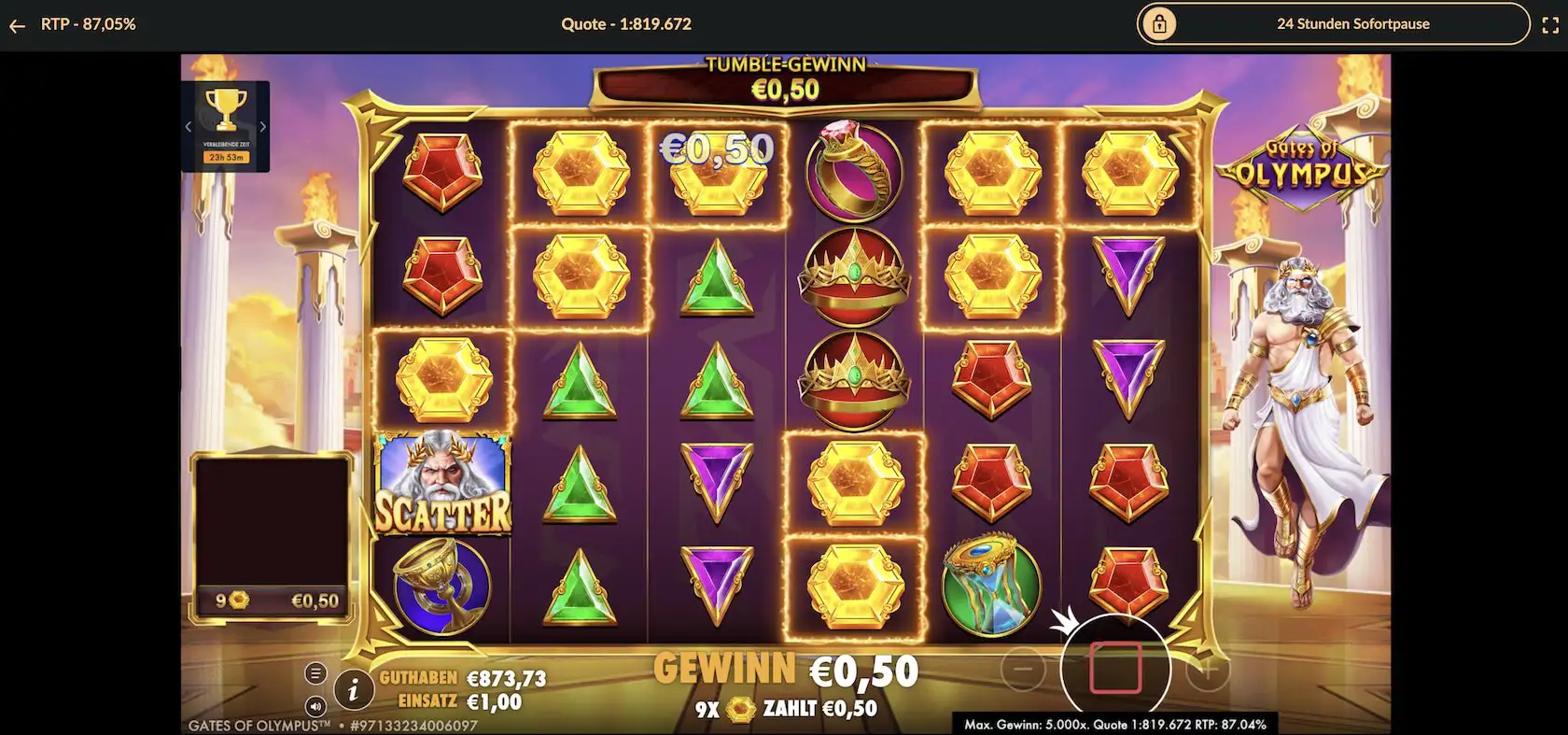Open the trophy tournament widget
The width and height of the screenshot is (1568, 735).
[x=226, y=112]
